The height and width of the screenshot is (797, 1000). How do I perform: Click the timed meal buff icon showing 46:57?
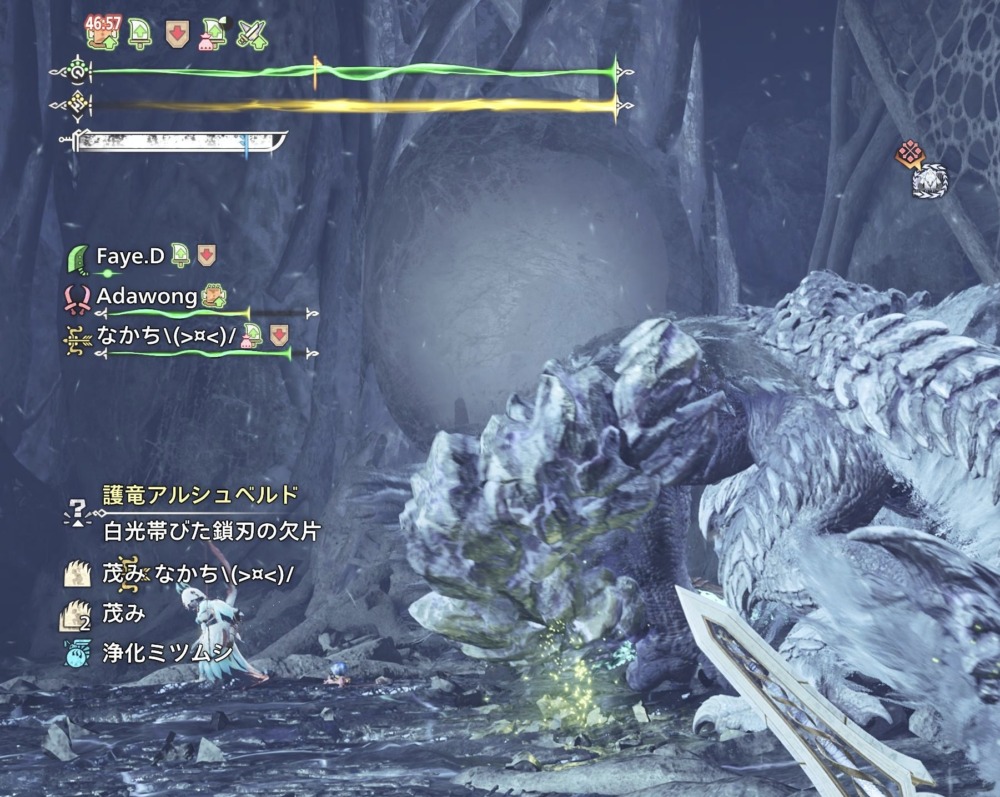coord(102,34)
